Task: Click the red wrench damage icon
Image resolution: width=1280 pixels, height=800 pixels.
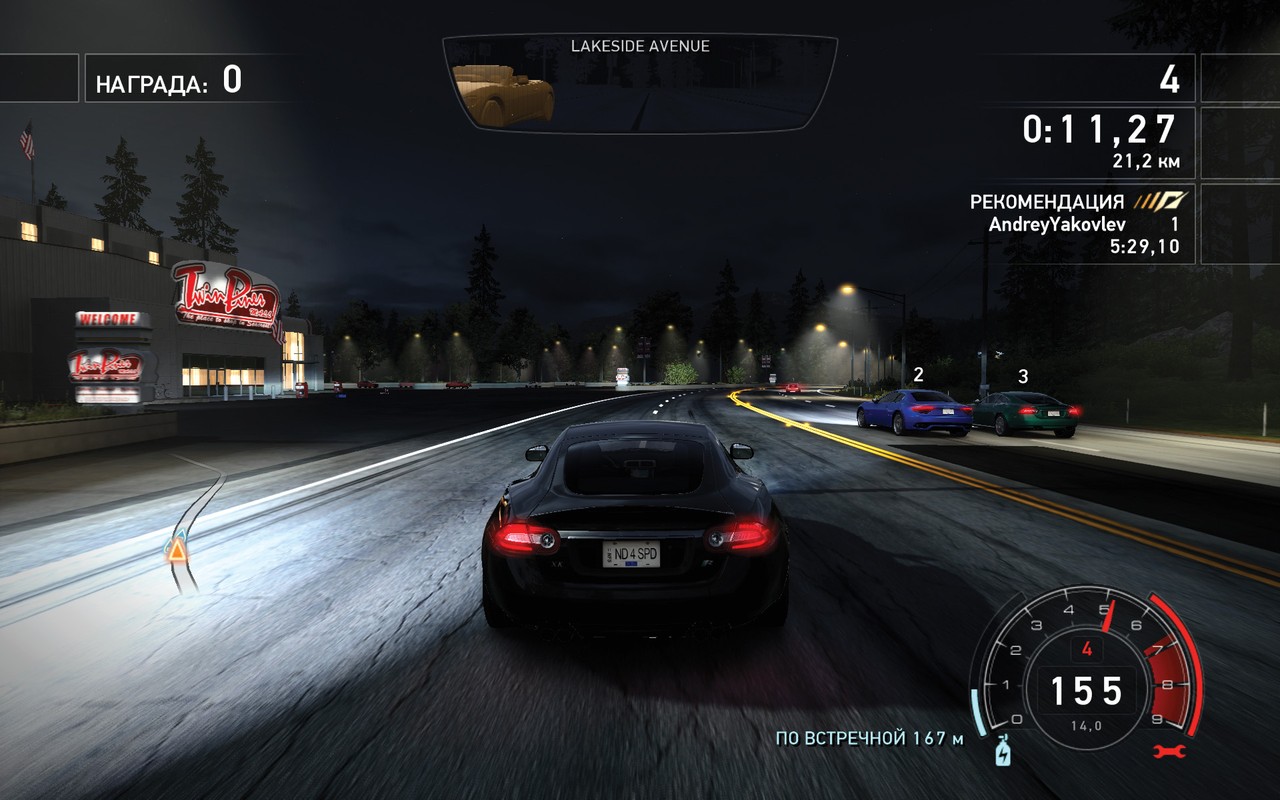Action: 1168,751
